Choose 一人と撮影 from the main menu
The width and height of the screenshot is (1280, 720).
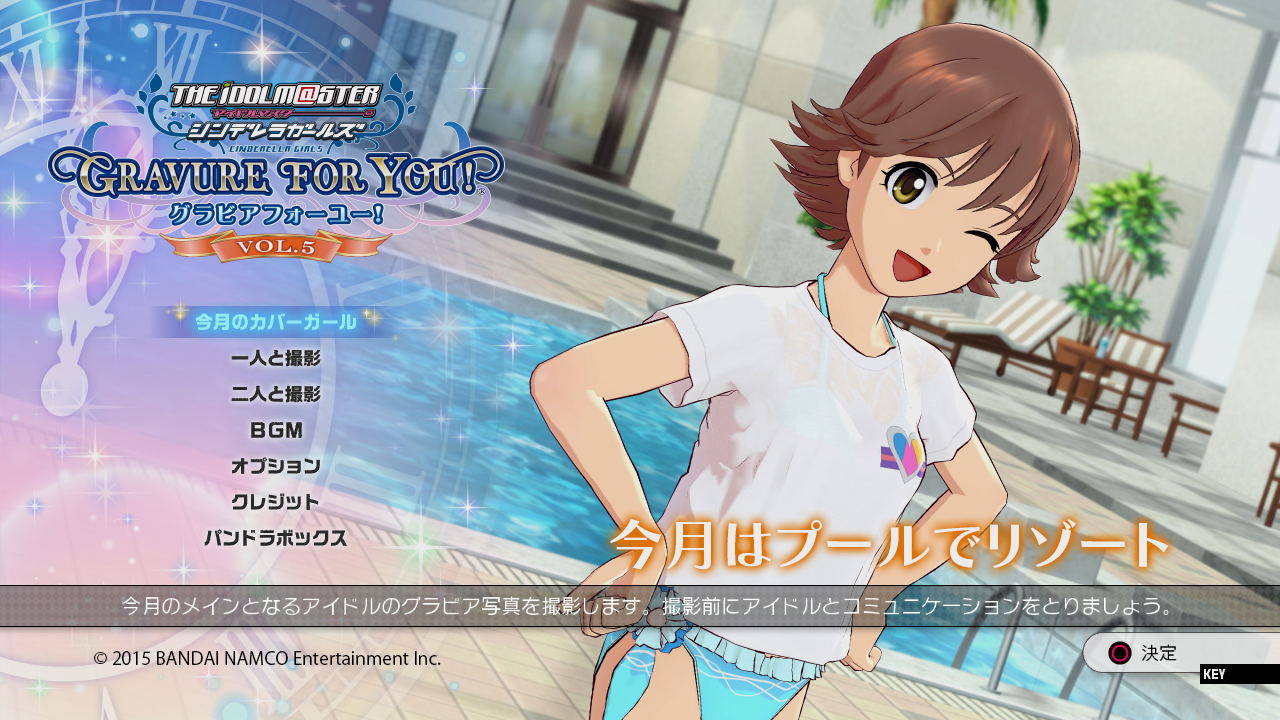click(275, 358)
